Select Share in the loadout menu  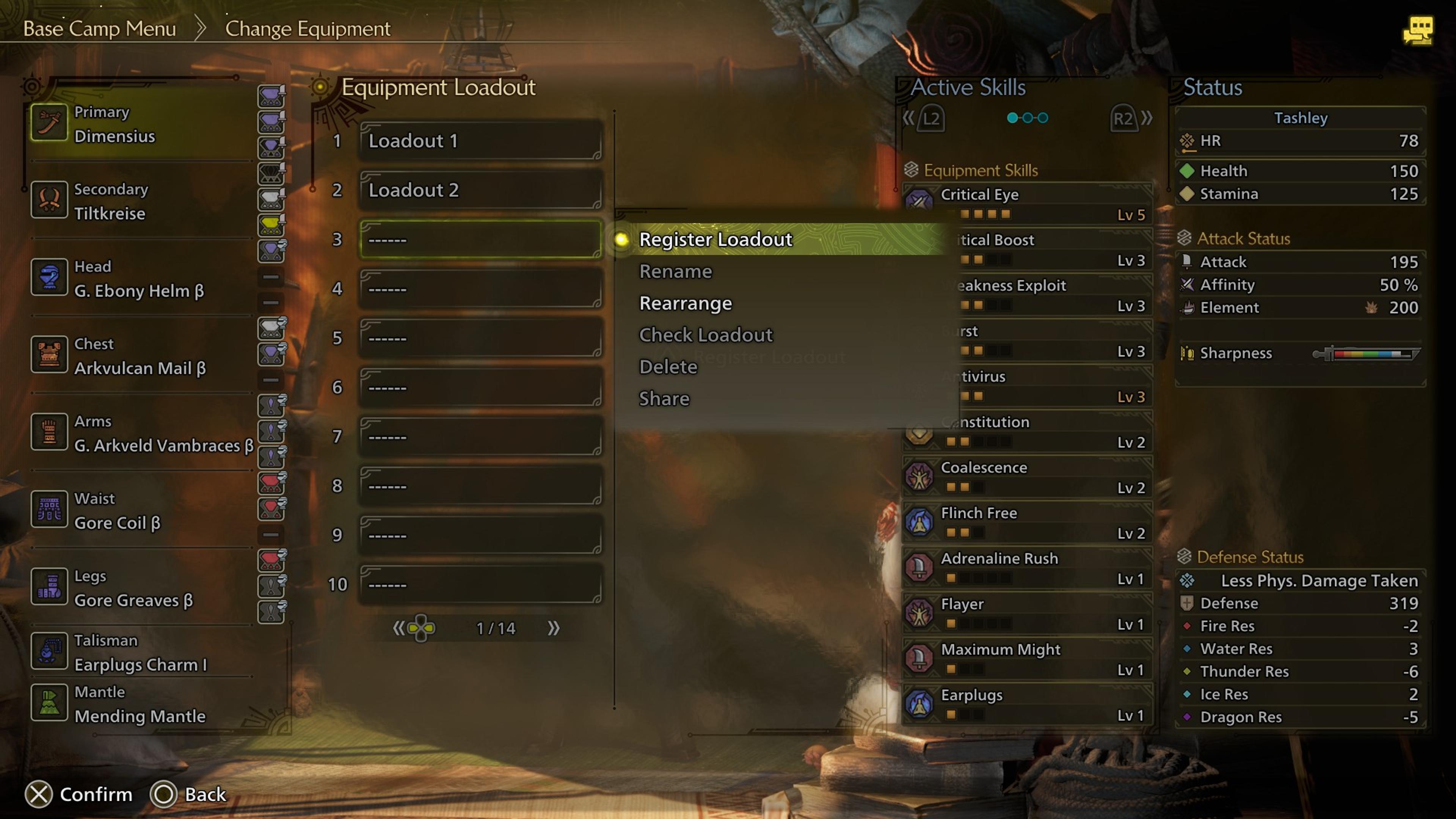coord(664,399)
